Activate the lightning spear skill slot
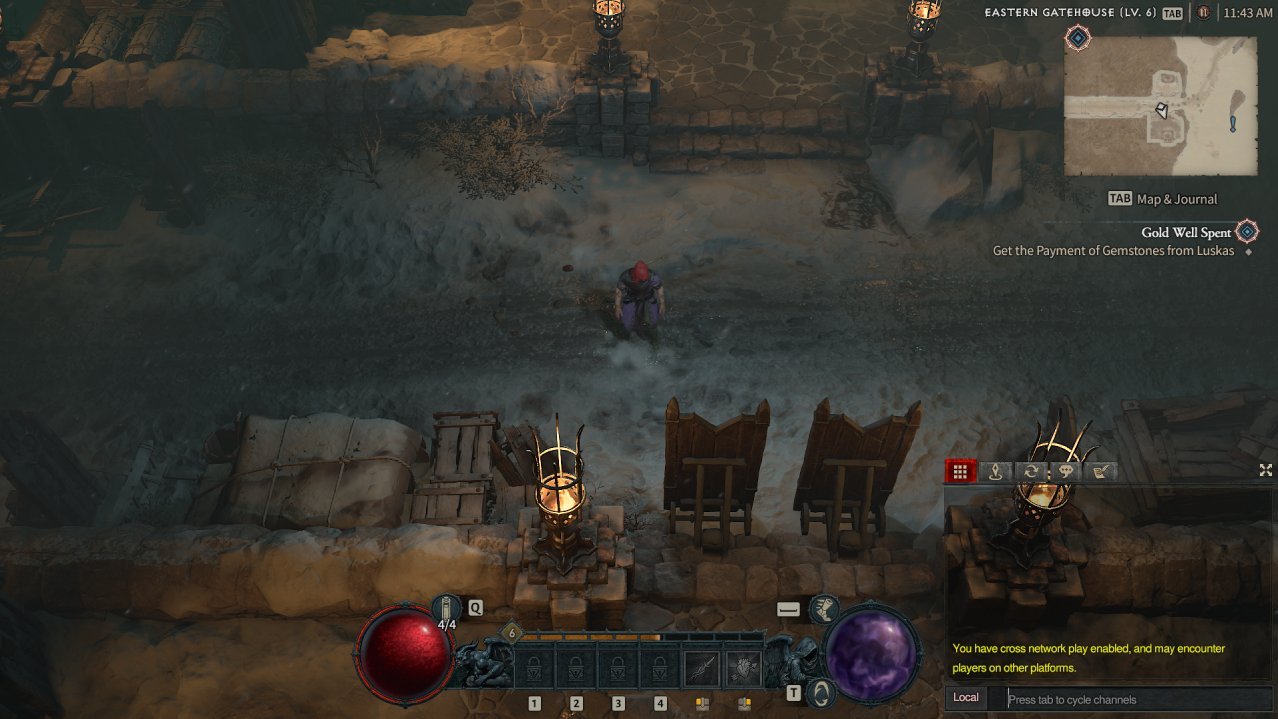 tap(702, 667)
